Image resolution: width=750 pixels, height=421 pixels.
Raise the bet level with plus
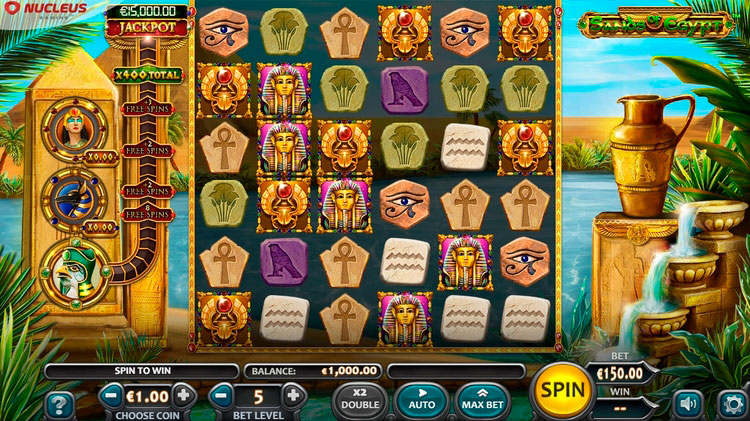(x=293, y=396)
